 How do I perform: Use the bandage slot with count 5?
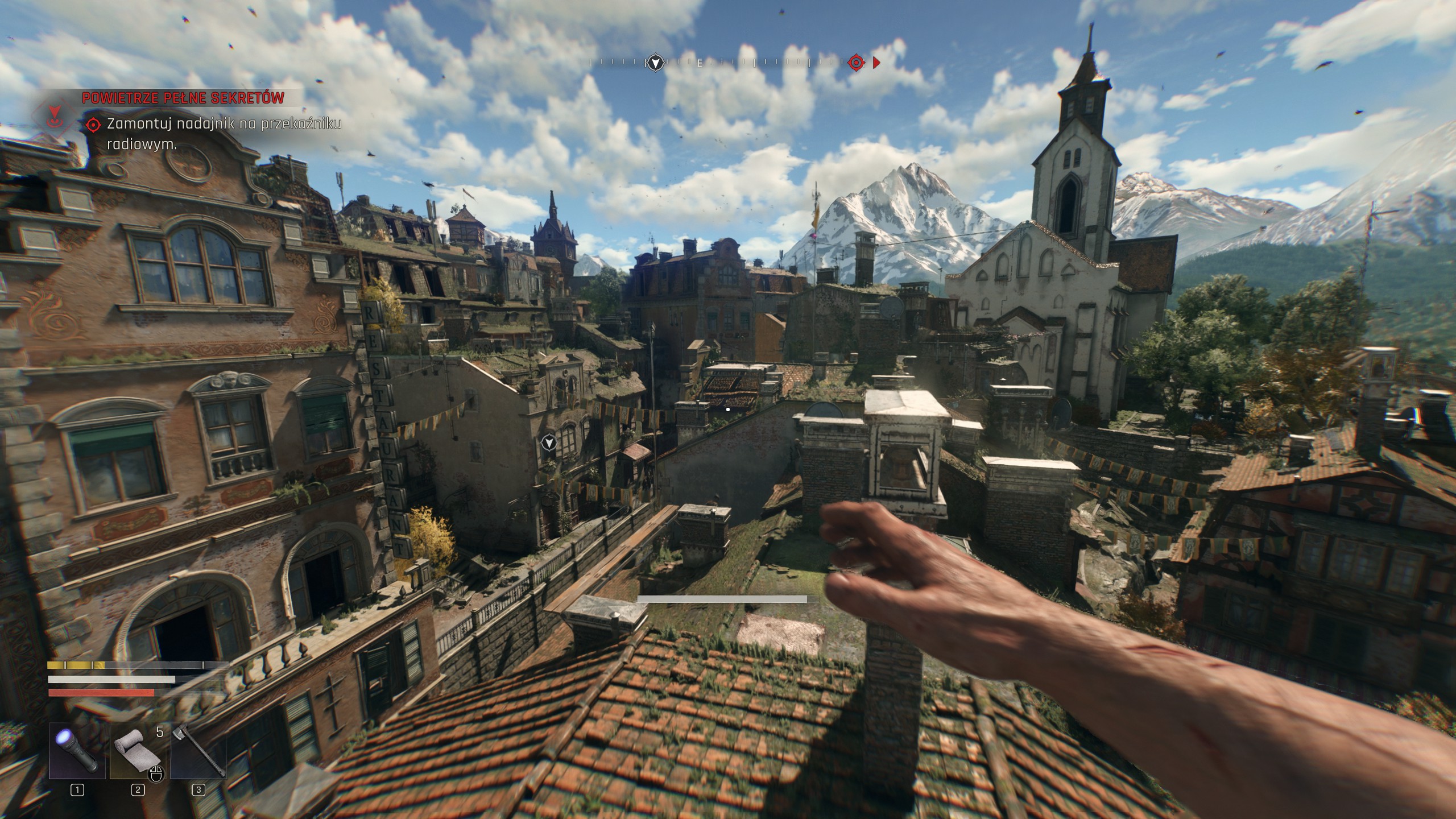(x=138, y=750)
